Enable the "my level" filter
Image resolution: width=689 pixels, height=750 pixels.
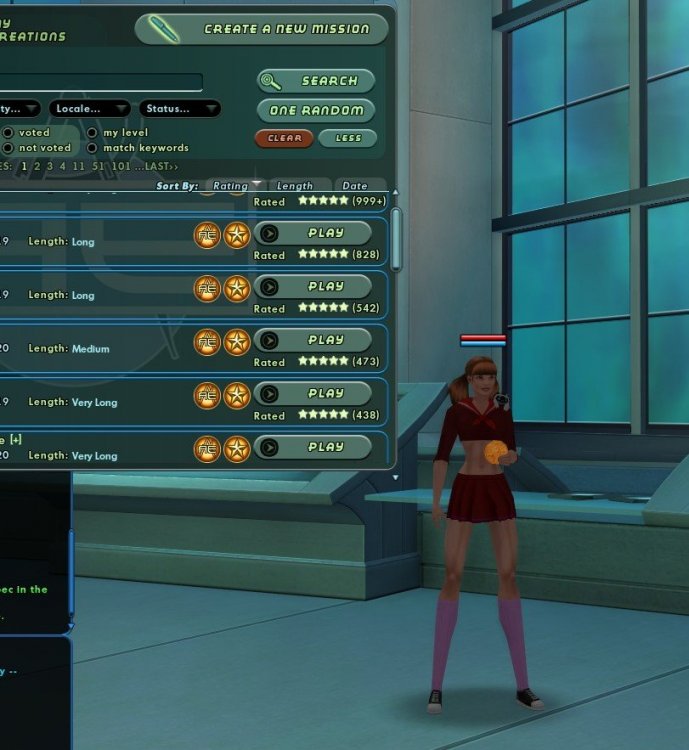(92, 132)
